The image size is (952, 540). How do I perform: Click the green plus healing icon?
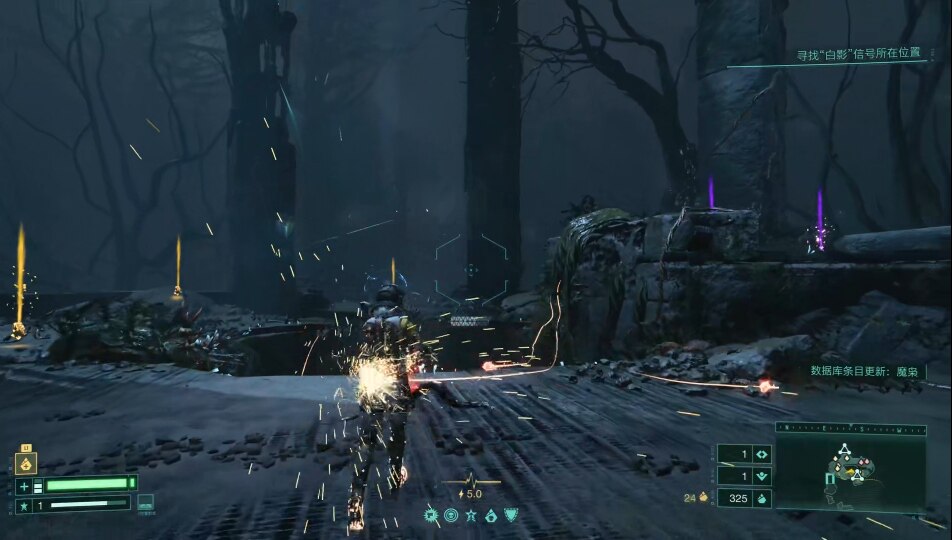[24, 486]
